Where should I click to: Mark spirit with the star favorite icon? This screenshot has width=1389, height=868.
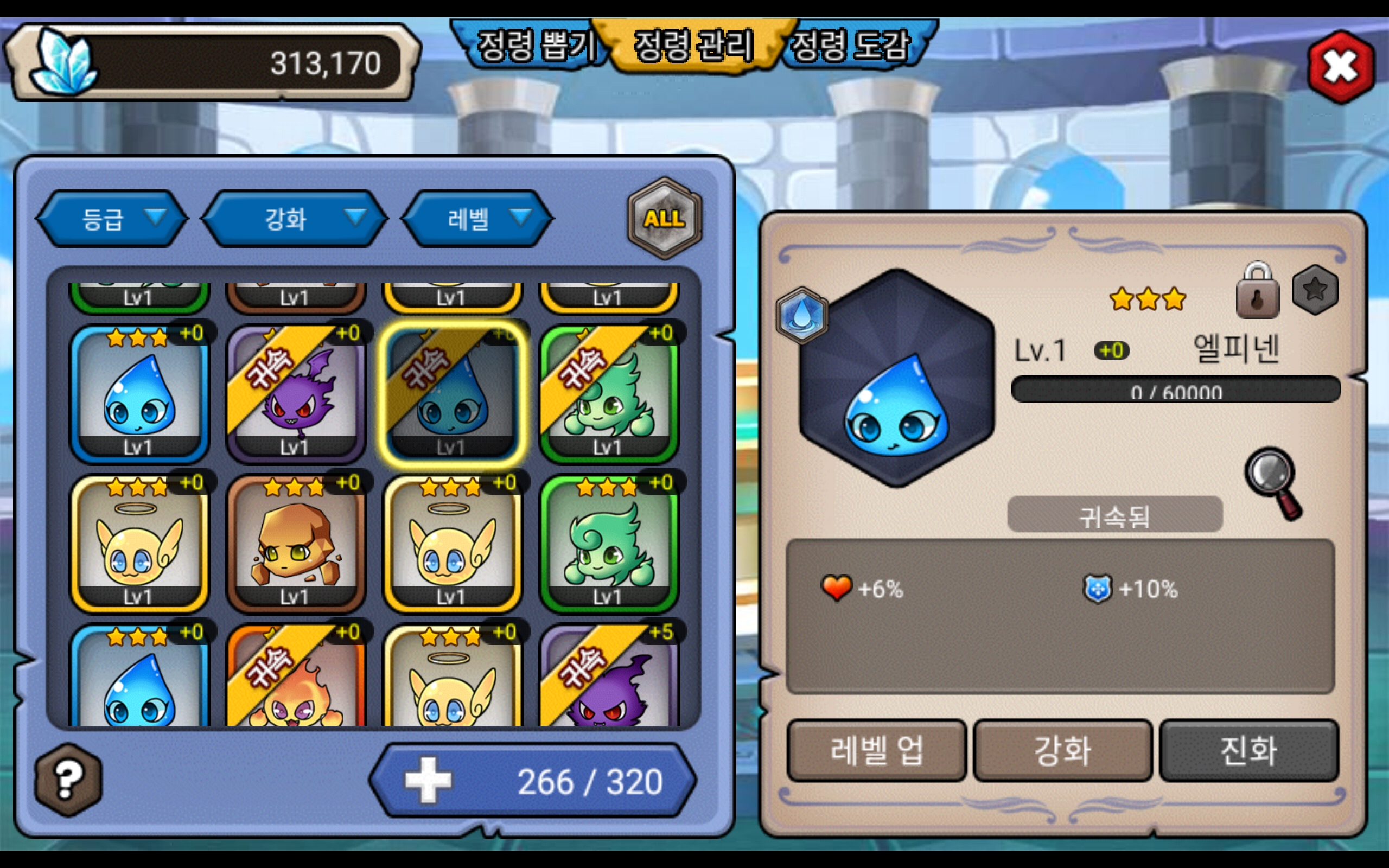[x=1315, y=290]
